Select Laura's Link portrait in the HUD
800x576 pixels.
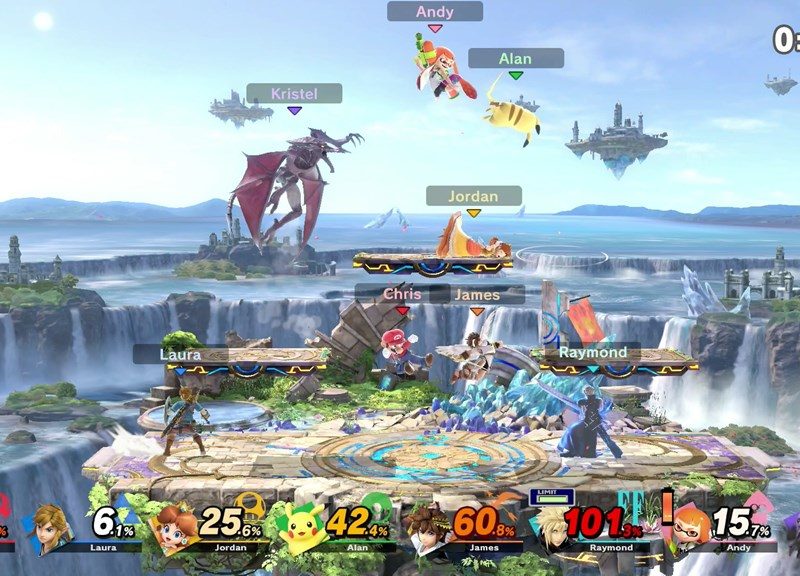click(51, 527)
